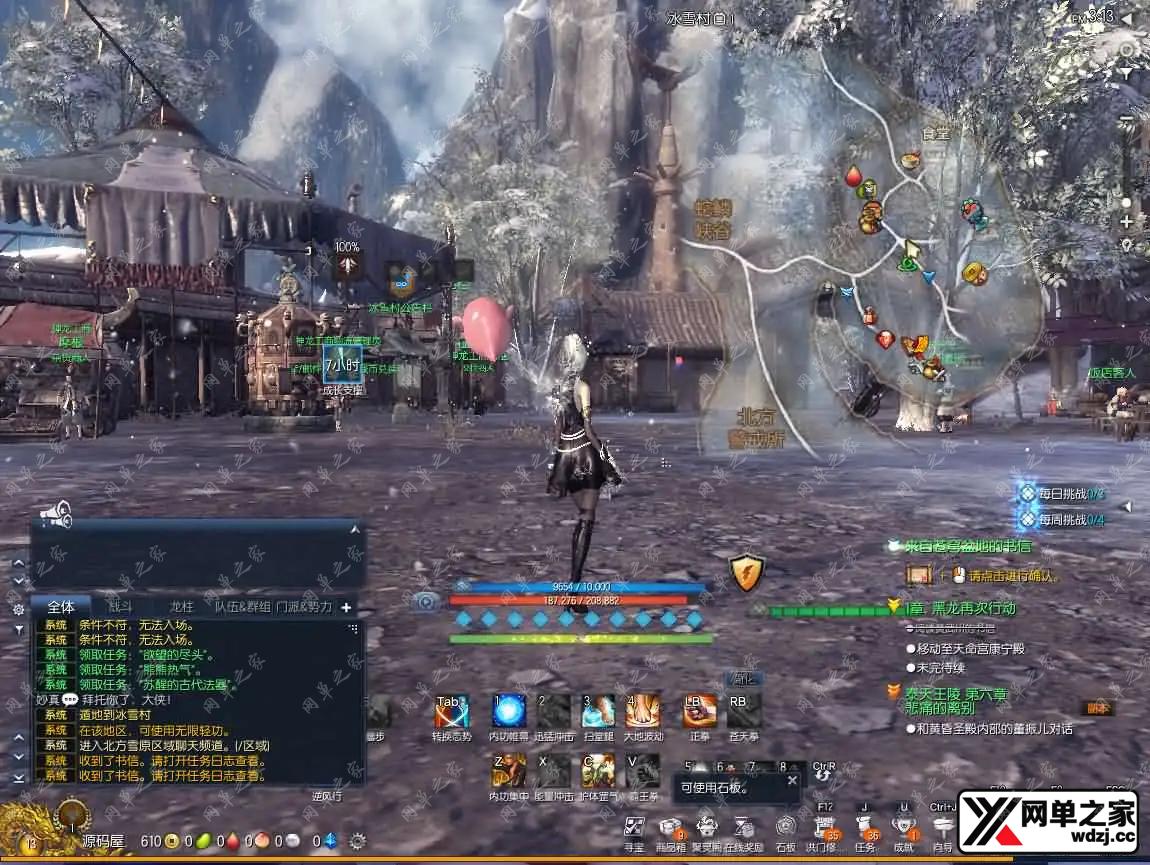Trigger the 大地波动 skill
Image resolution: width=1150 pixels, height=865 pixels.
643,711
